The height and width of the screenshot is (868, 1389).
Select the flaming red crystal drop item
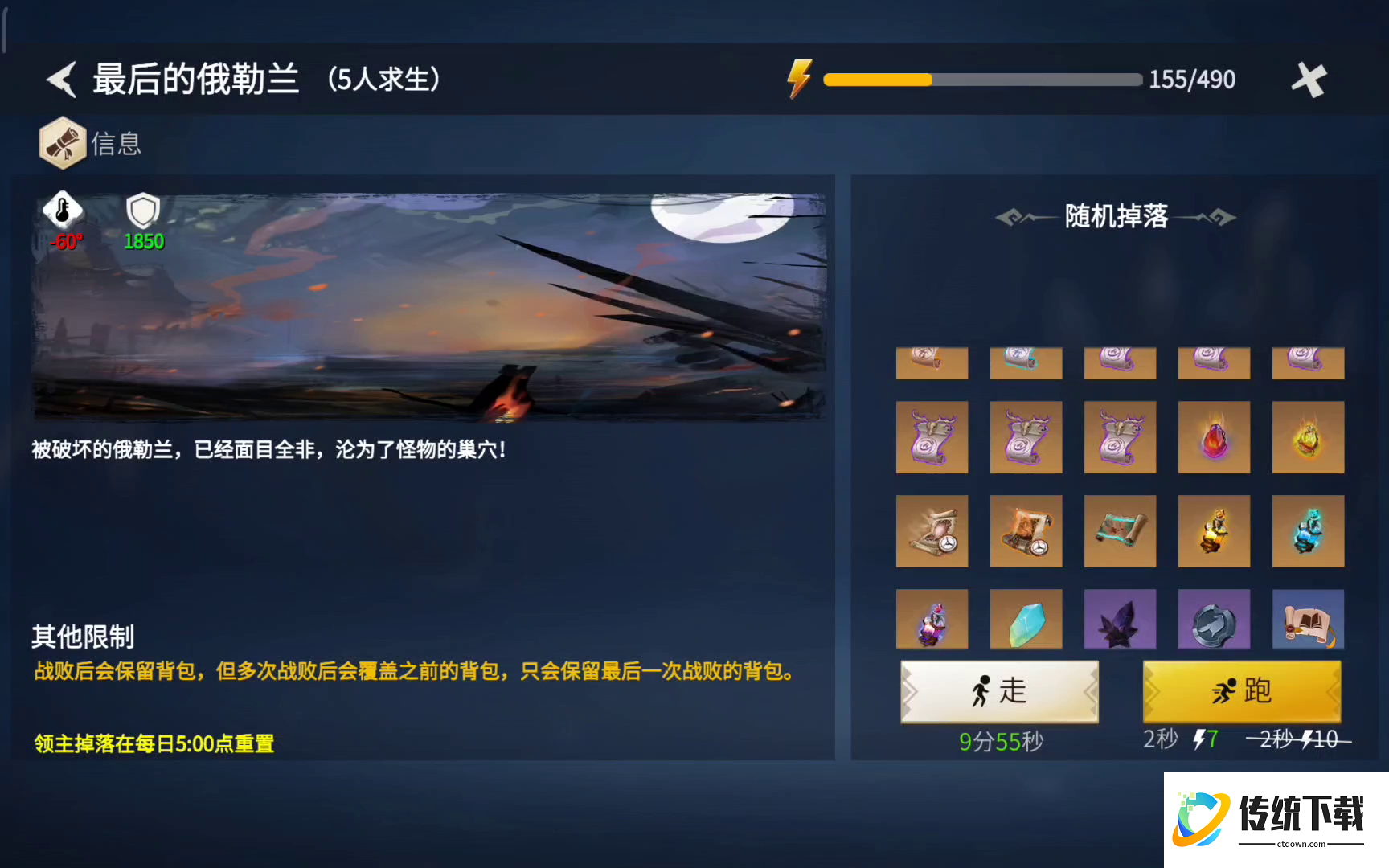1214,437
